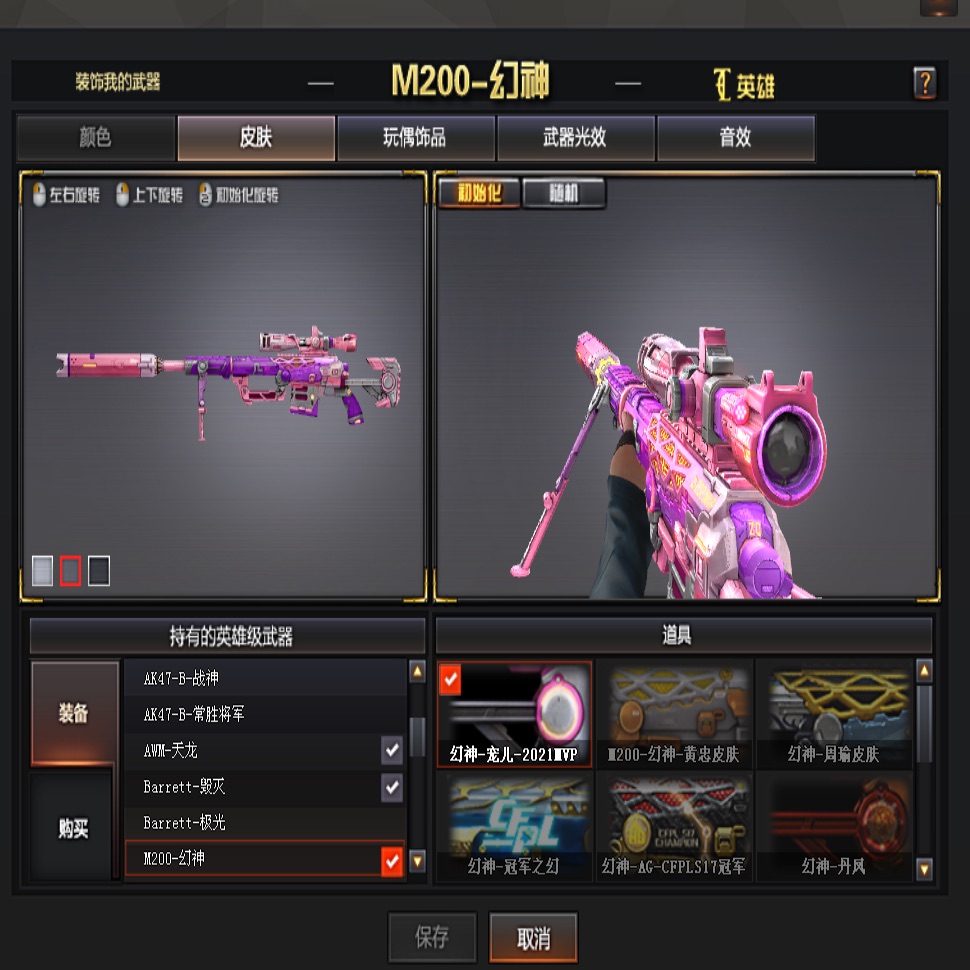This screenshot has width=970, height=970.
Task: Select AK47-B-战神 in the weapon list
Action: click(x=264, y=678)
